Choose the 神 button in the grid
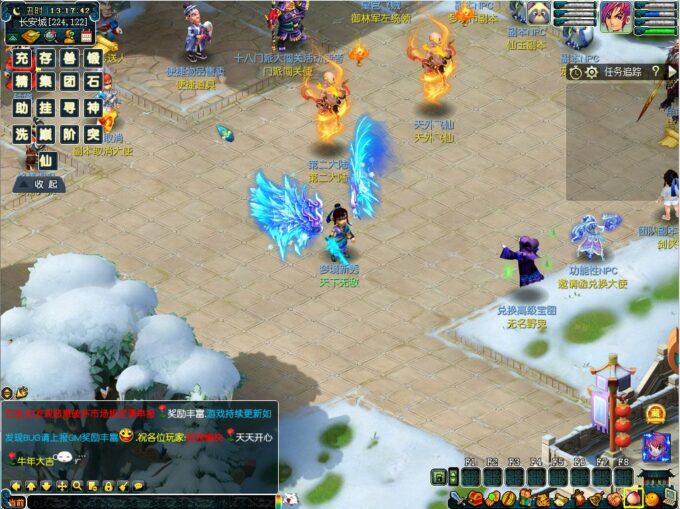This screenshot has width=680, height=509. click(x=94, y=108)
